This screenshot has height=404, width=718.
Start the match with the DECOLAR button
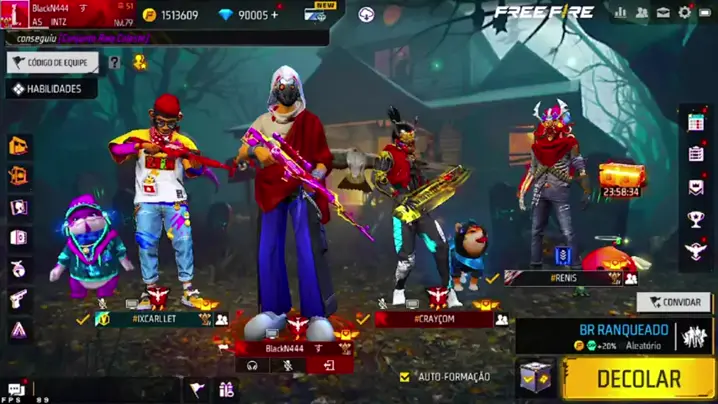coord(639,379)
